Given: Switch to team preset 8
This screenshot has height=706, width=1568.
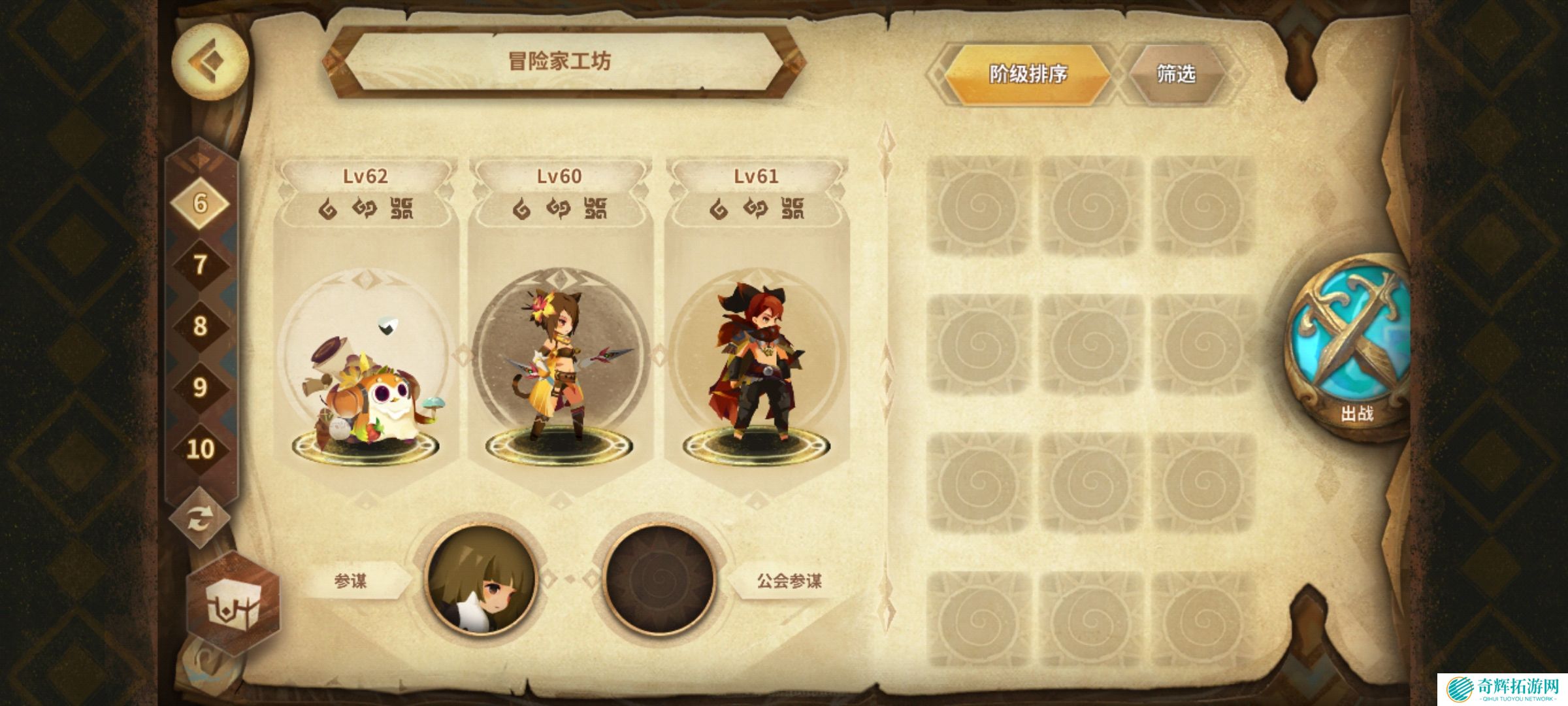Looking at the screenshot, I should [x=200, y=326].
